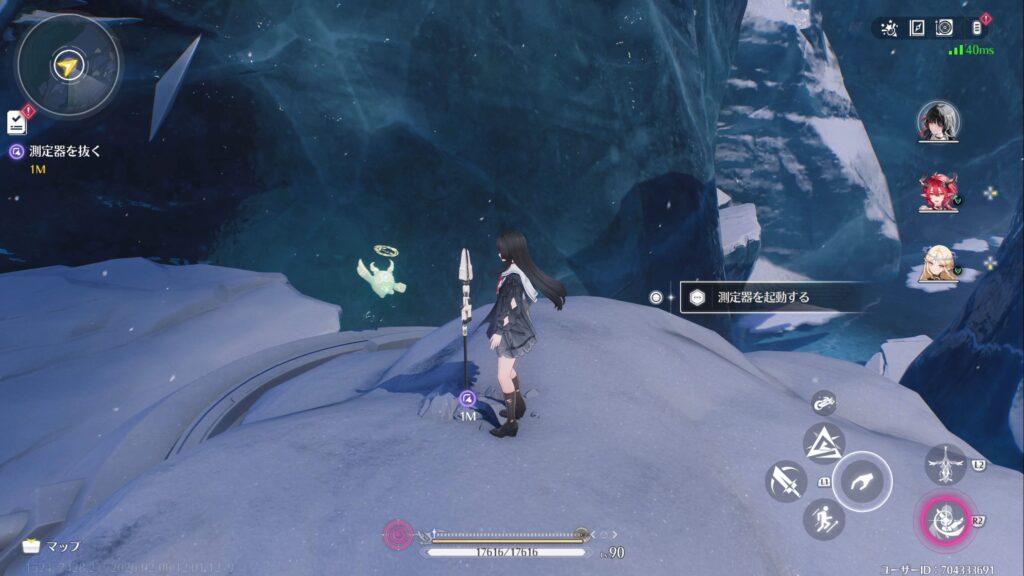Open the sparkle event icon in the top bar
The image size is (1024, 576).
[x=890, y=28]
